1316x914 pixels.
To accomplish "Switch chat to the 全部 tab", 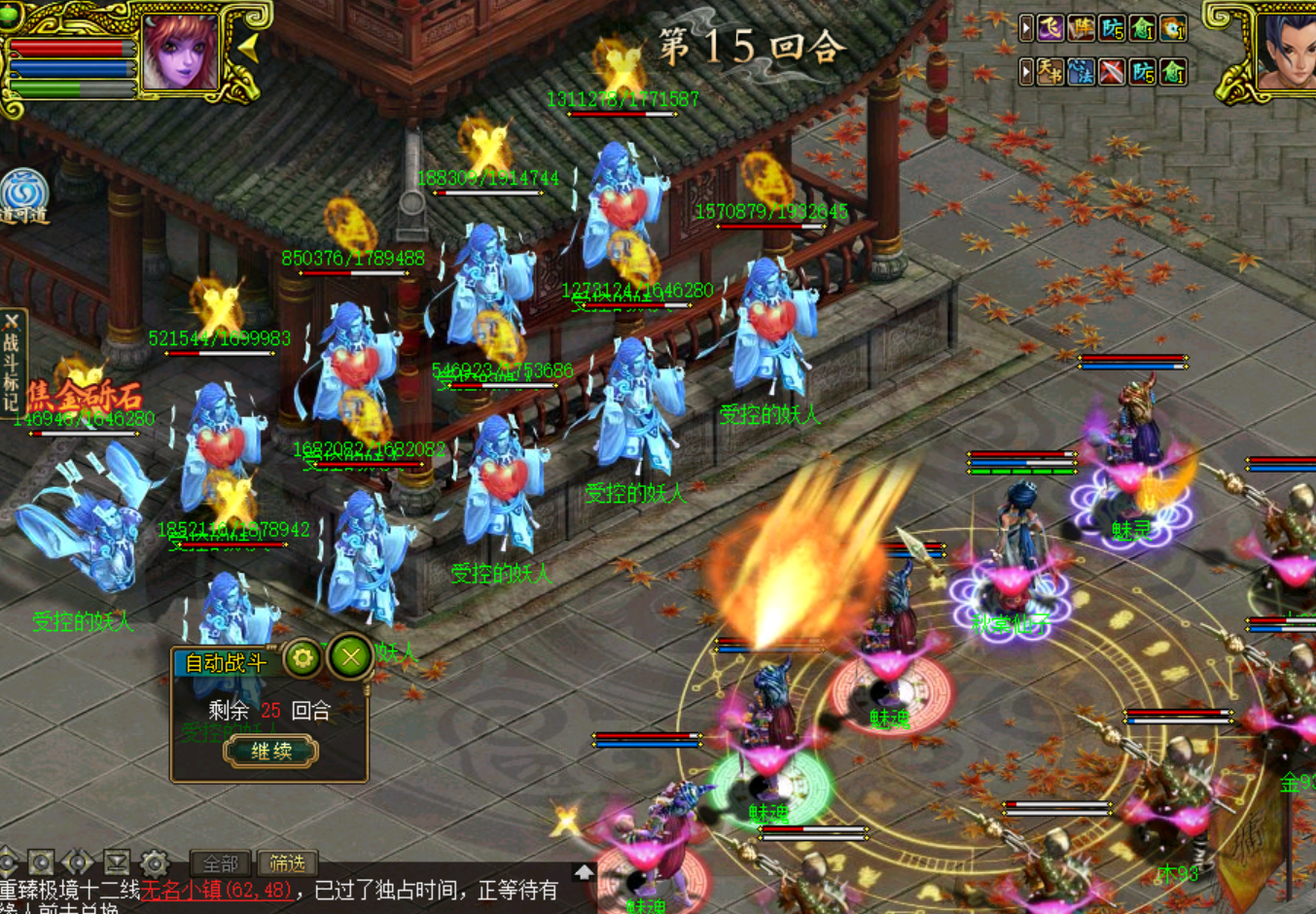I will 221,863.
